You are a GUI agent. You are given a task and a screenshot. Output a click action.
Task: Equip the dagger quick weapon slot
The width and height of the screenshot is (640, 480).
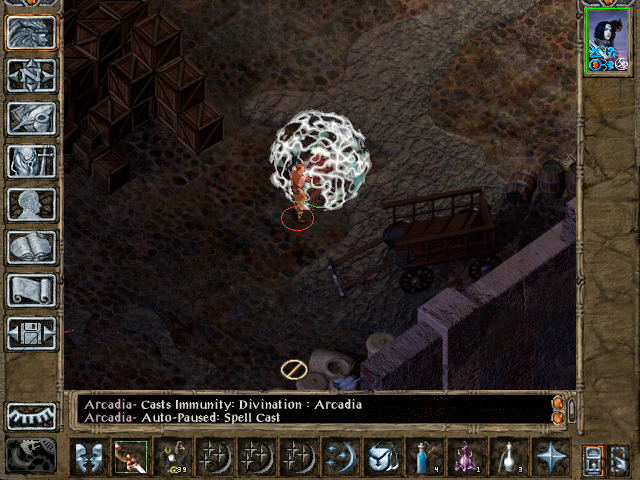coord(131,458)
